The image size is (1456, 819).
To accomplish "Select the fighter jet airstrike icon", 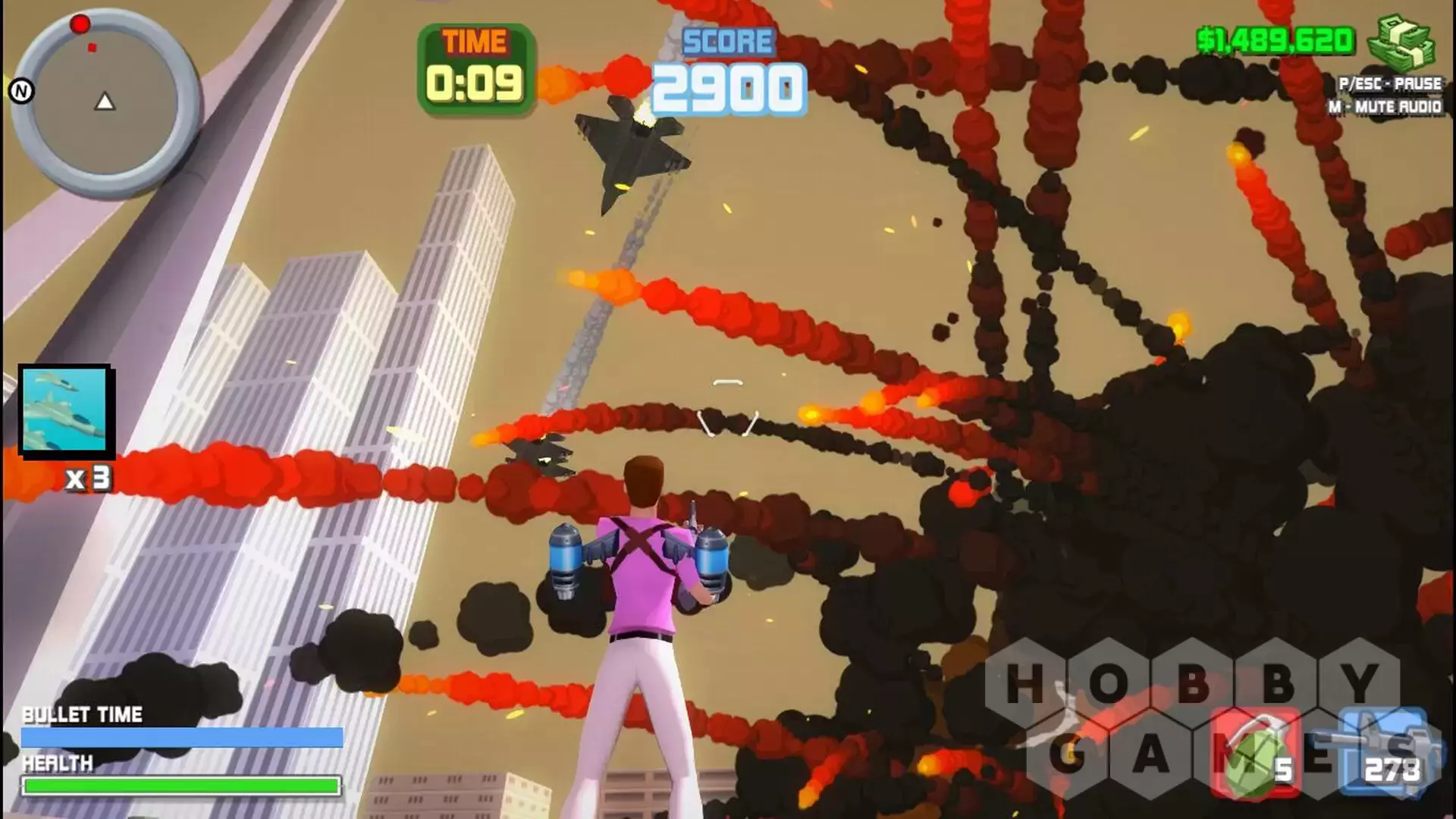I will click(65, 410).
